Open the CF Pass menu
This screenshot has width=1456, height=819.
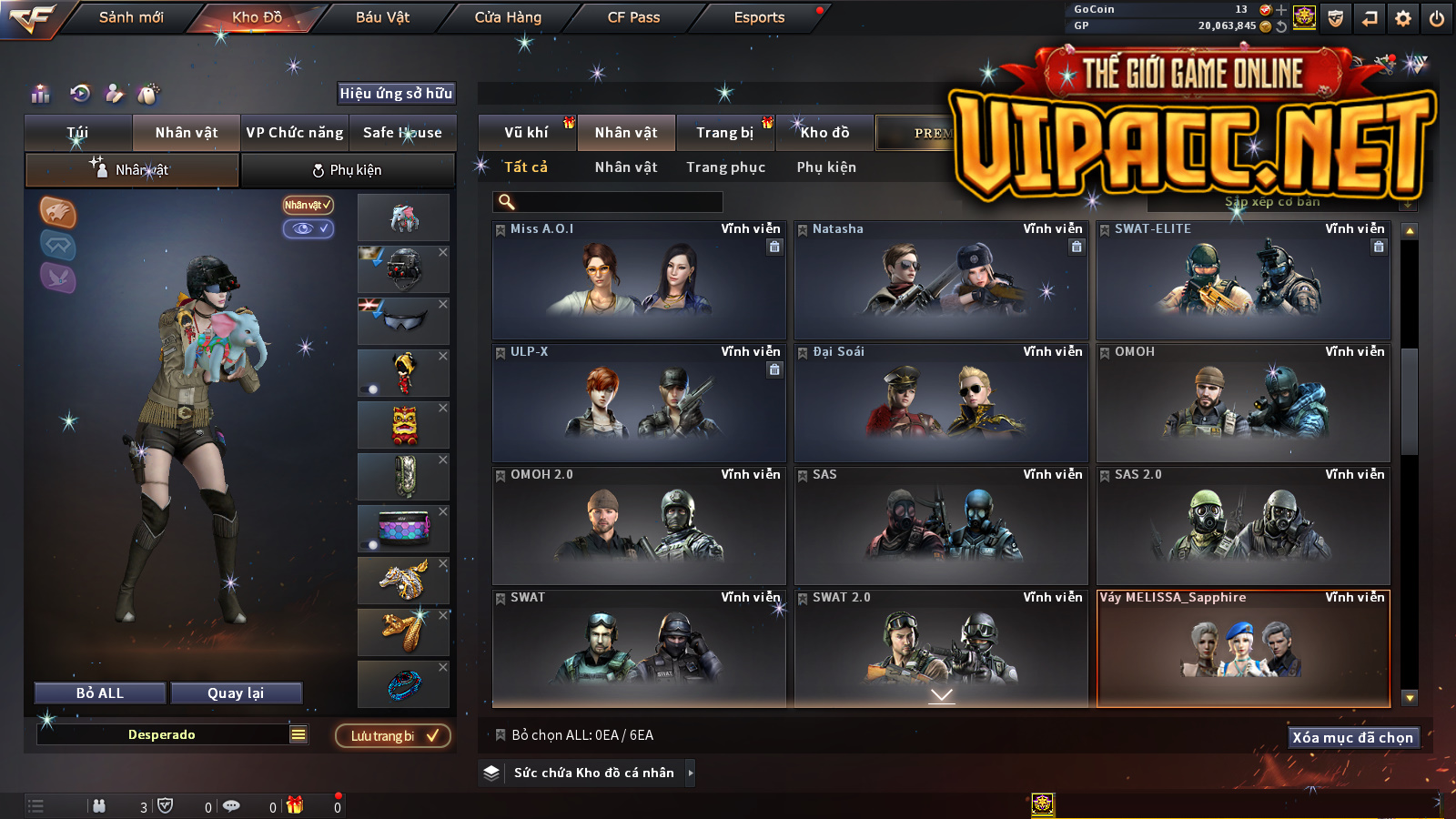(633, 17)
